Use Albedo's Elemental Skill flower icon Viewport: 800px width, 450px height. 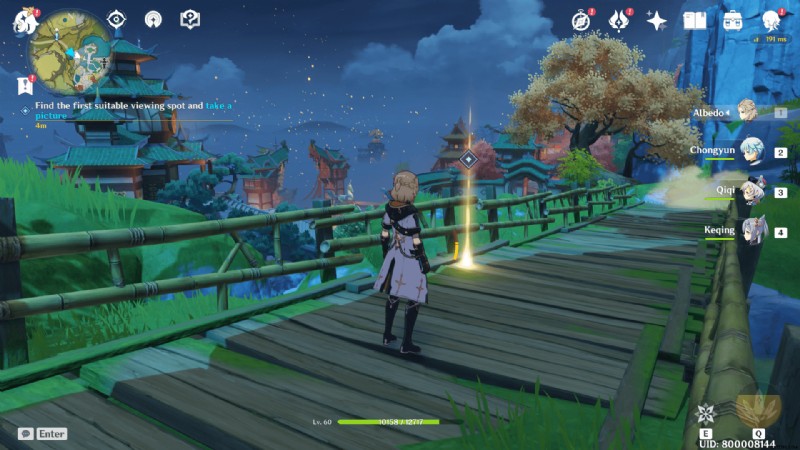click(x=707, y=414)
